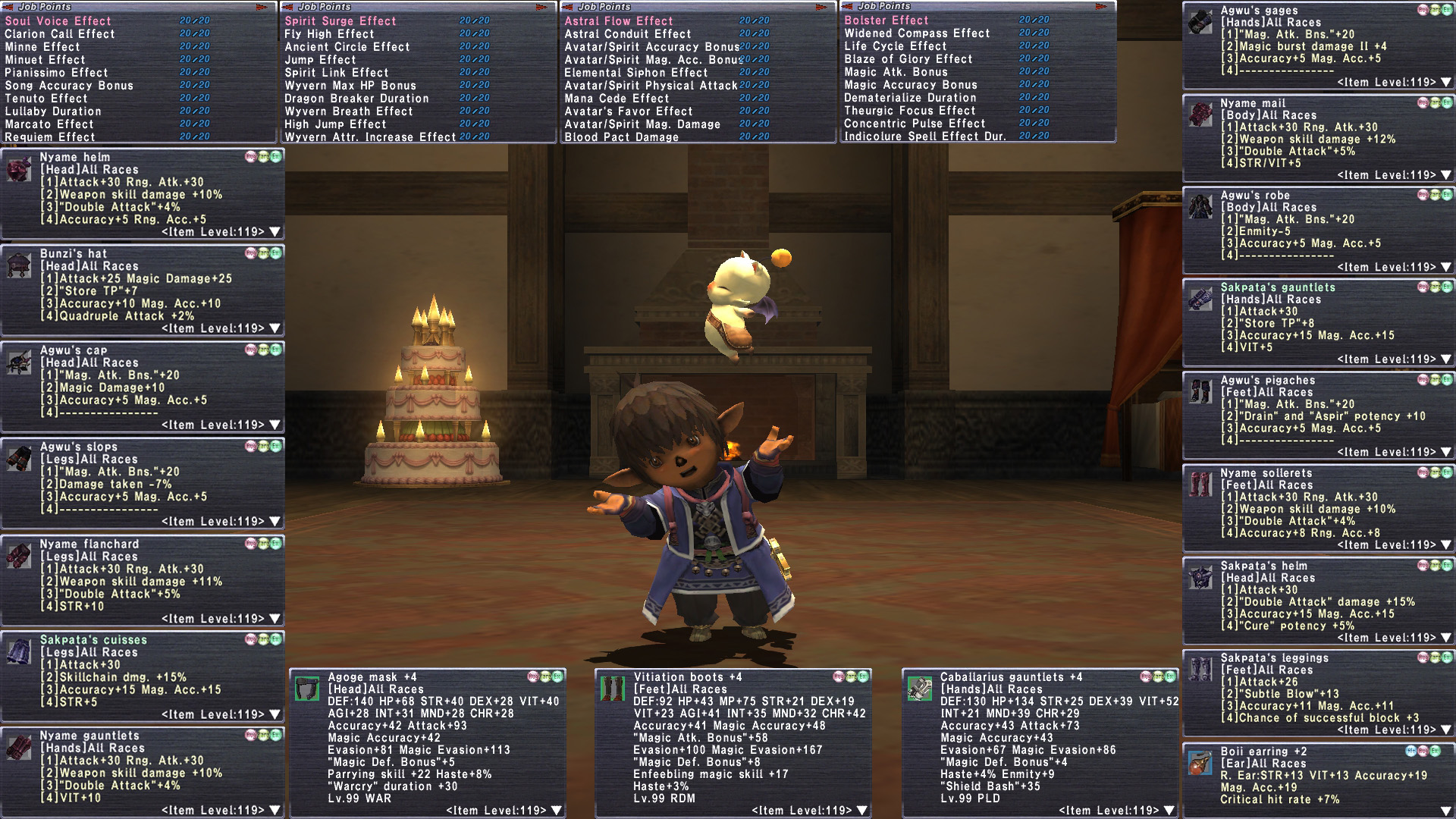Image resolution: width=1456 pixels, height=819 pixels.
Task: Expand the Vitiation boots +4 description arrow
Action: click(x=862, y=811)
